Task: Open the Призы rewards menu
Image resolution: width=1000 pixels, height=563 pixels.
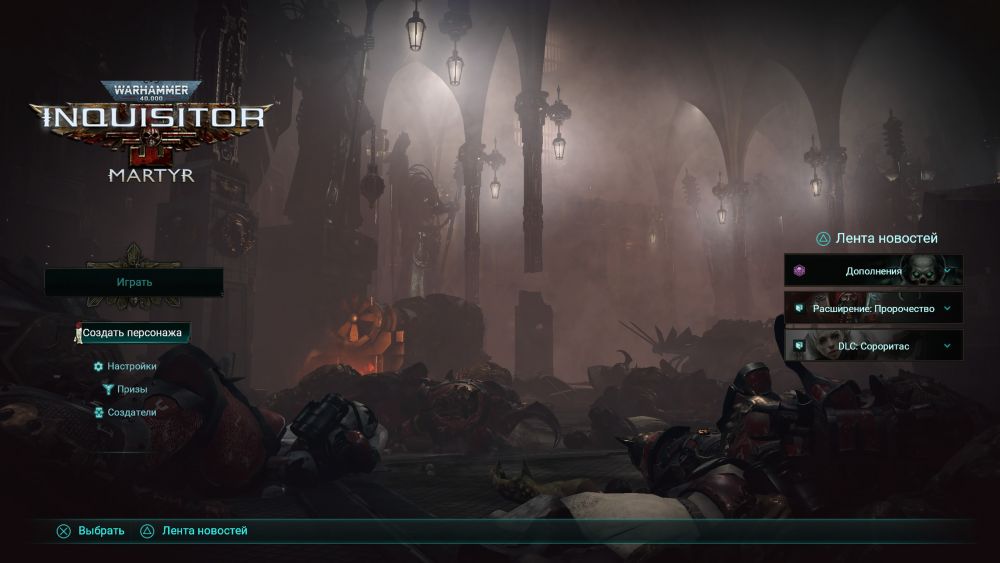Action: pos(132,389)
